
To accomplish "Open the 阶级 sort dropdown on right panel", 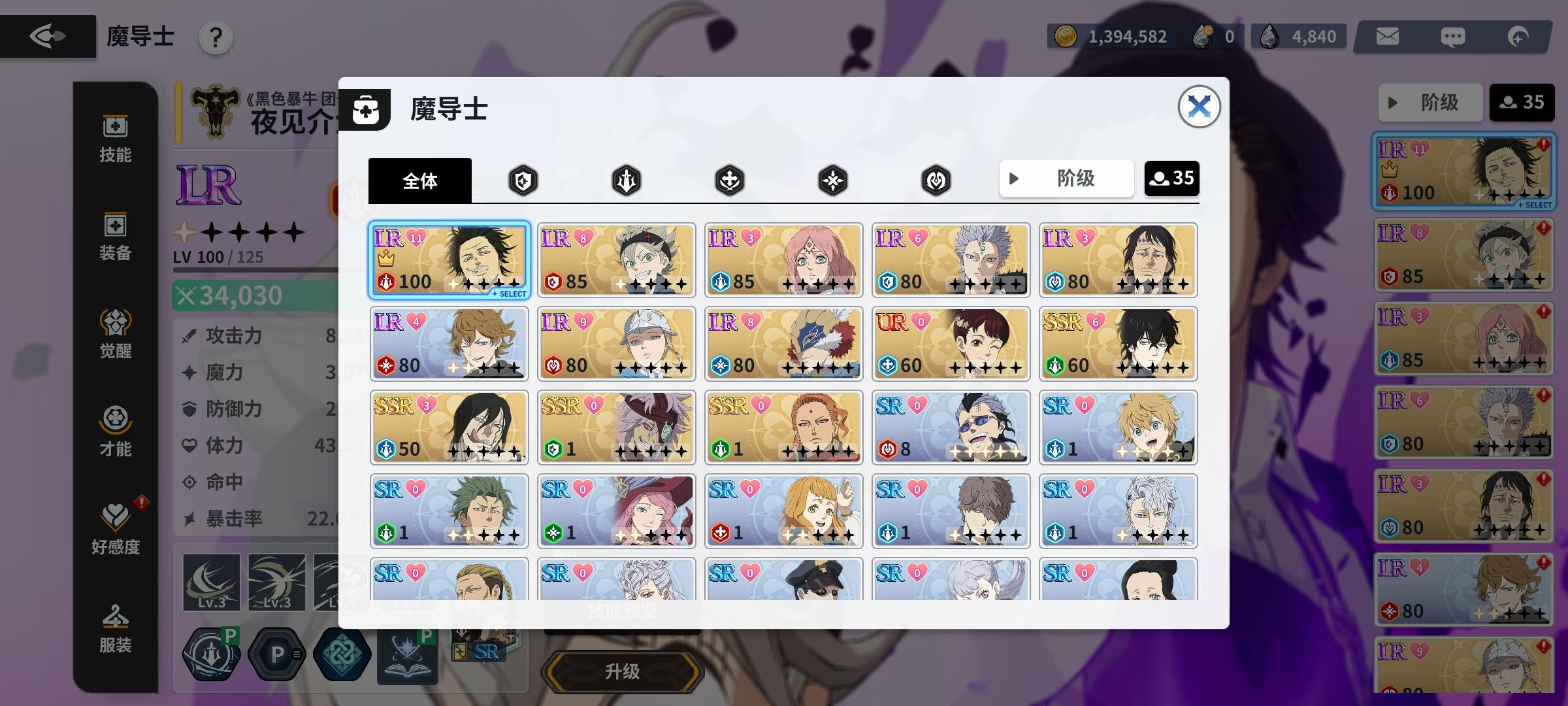I will point(1431,103).
